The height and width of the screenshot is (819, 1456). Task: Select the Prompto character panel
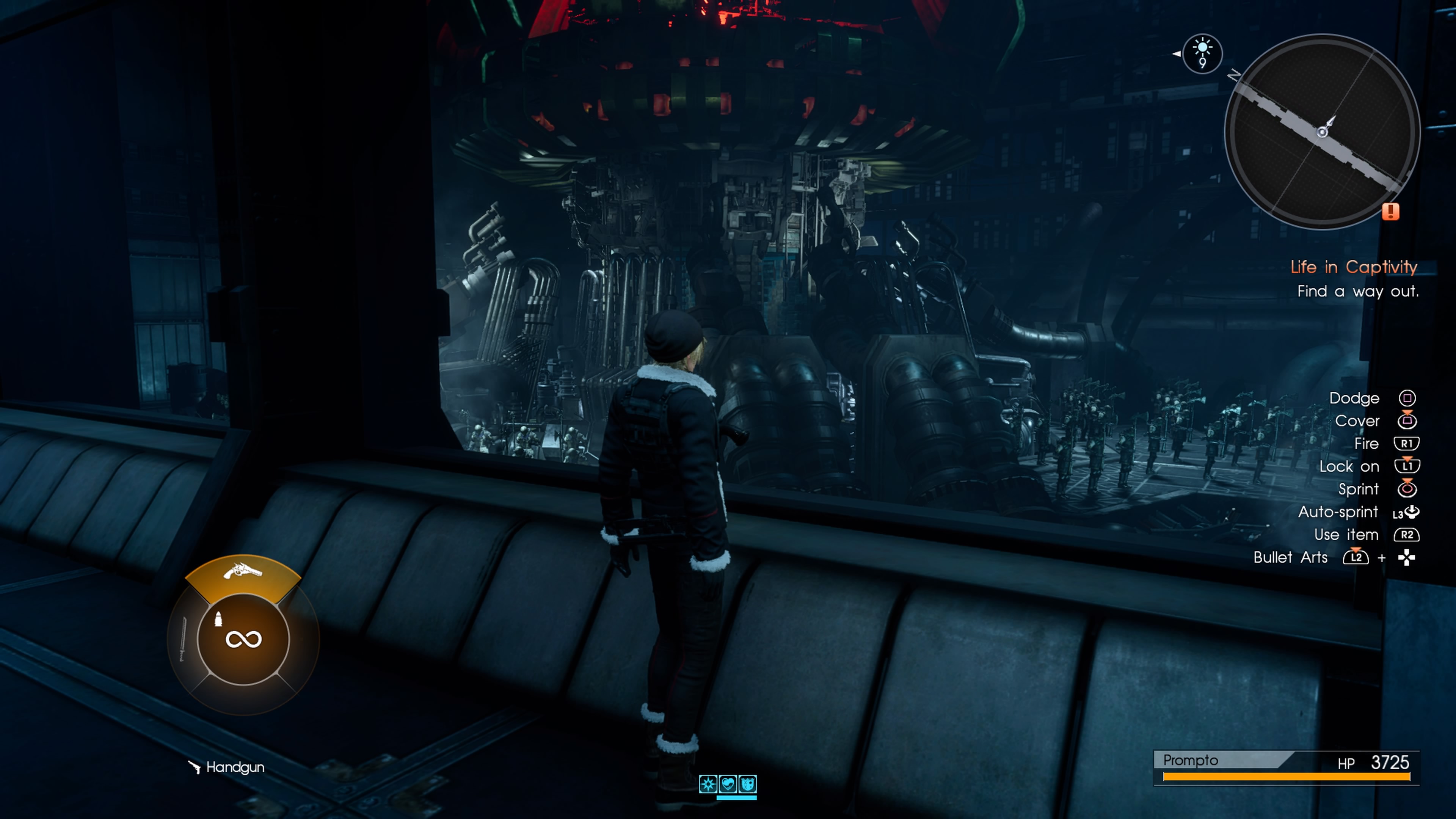pyautogui.click(x=1286, y=767)
